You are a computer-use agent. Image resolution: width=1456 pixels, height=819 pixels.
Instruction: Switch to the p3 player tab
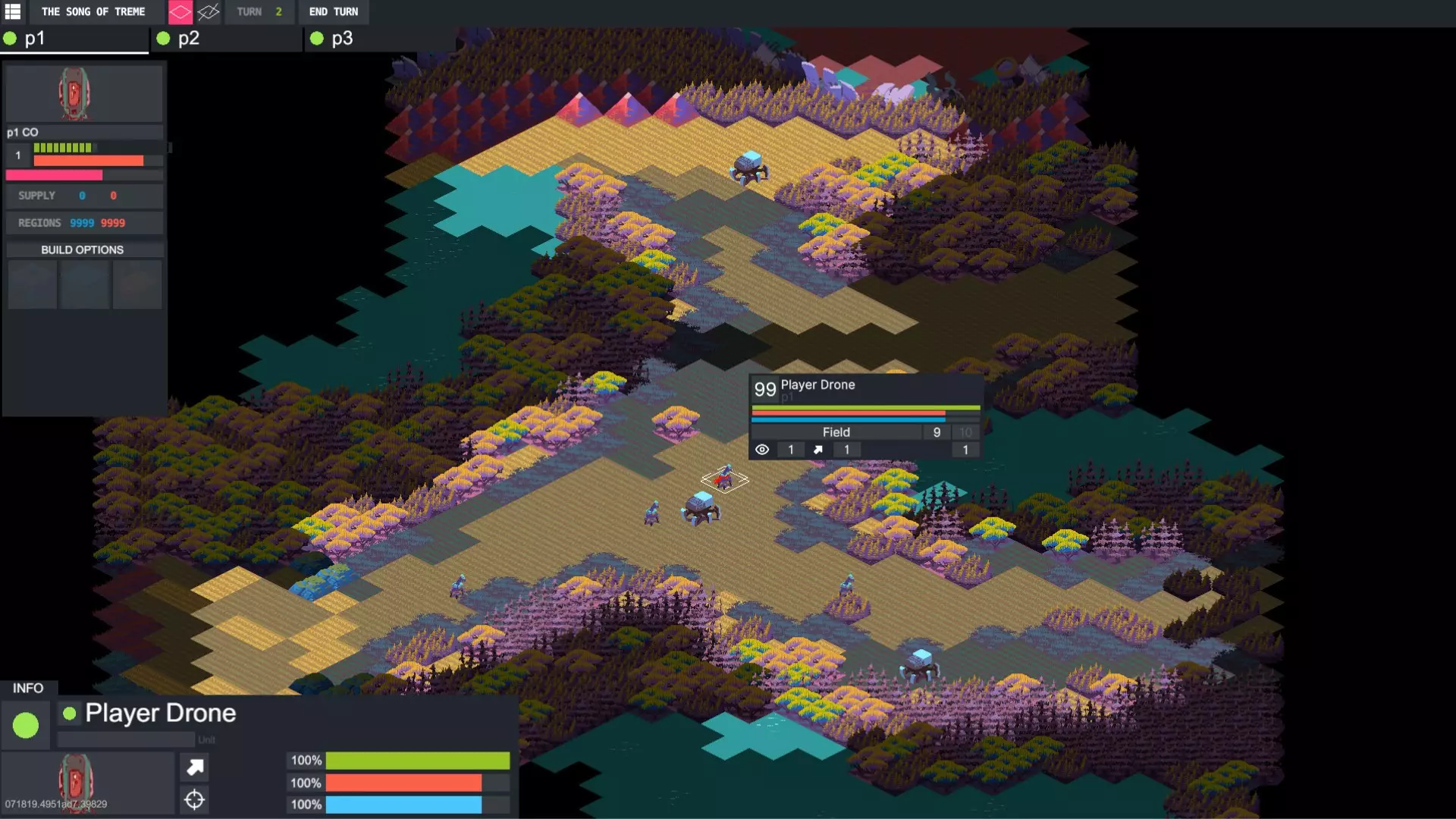pos(379,39)
